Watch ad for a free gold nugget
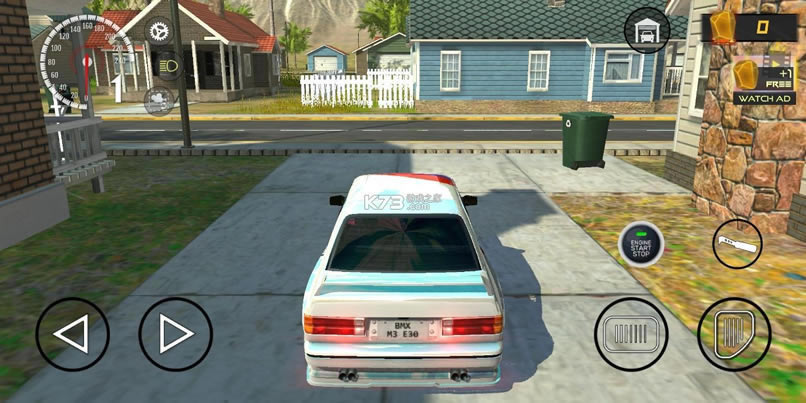This screenshot has height=403, width=806. (764, 81)
